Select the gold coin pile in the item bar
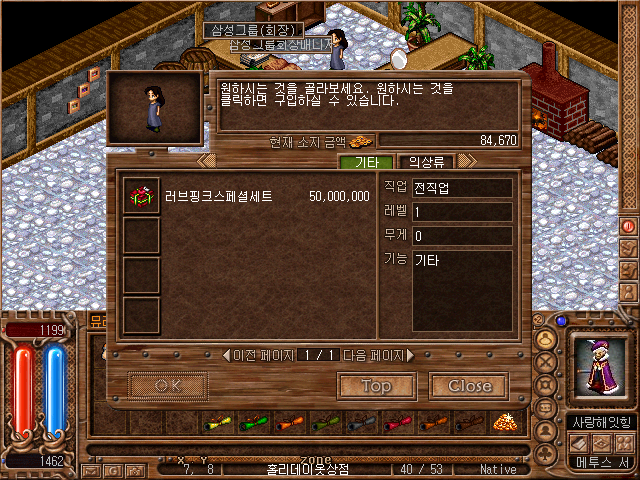 point(505,421)
